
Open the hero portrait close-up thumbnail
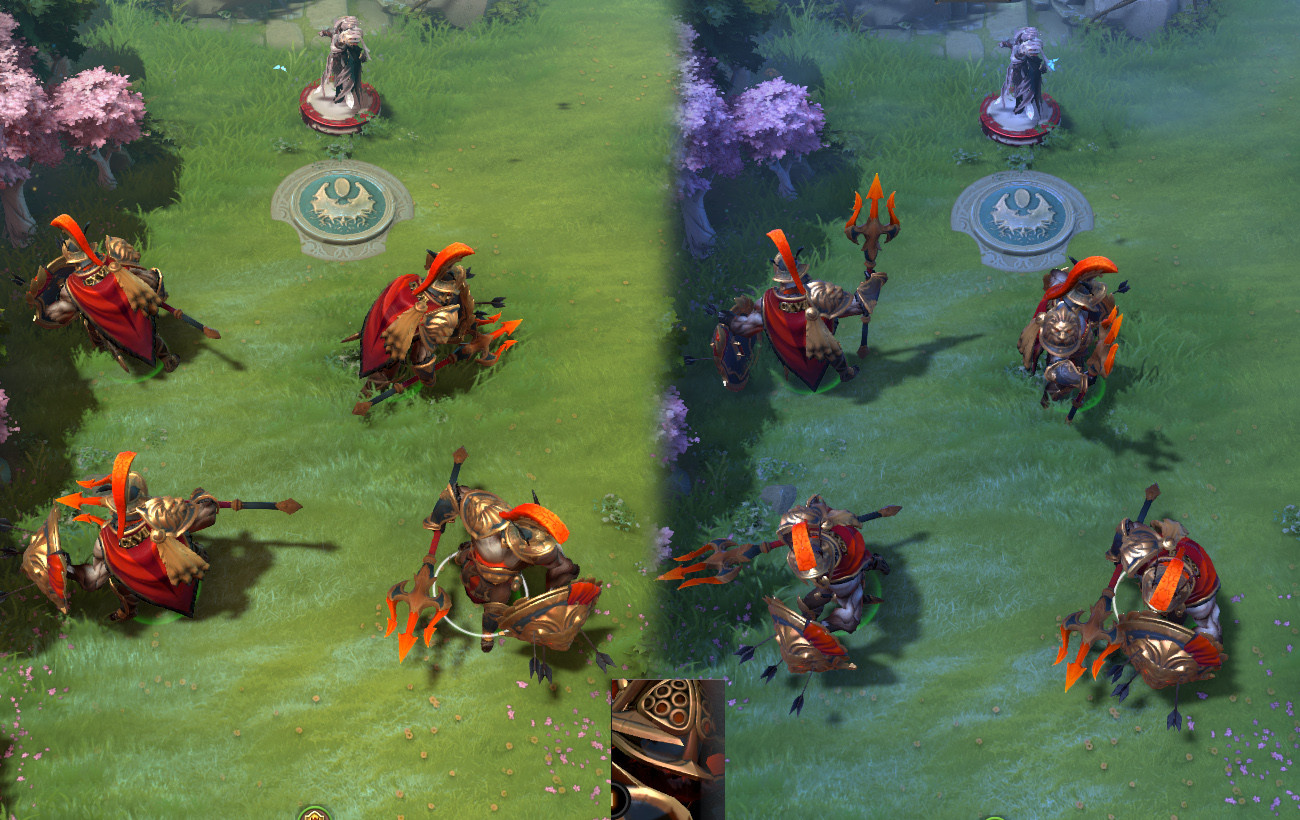pyautogui.click(x=668, y=749)
